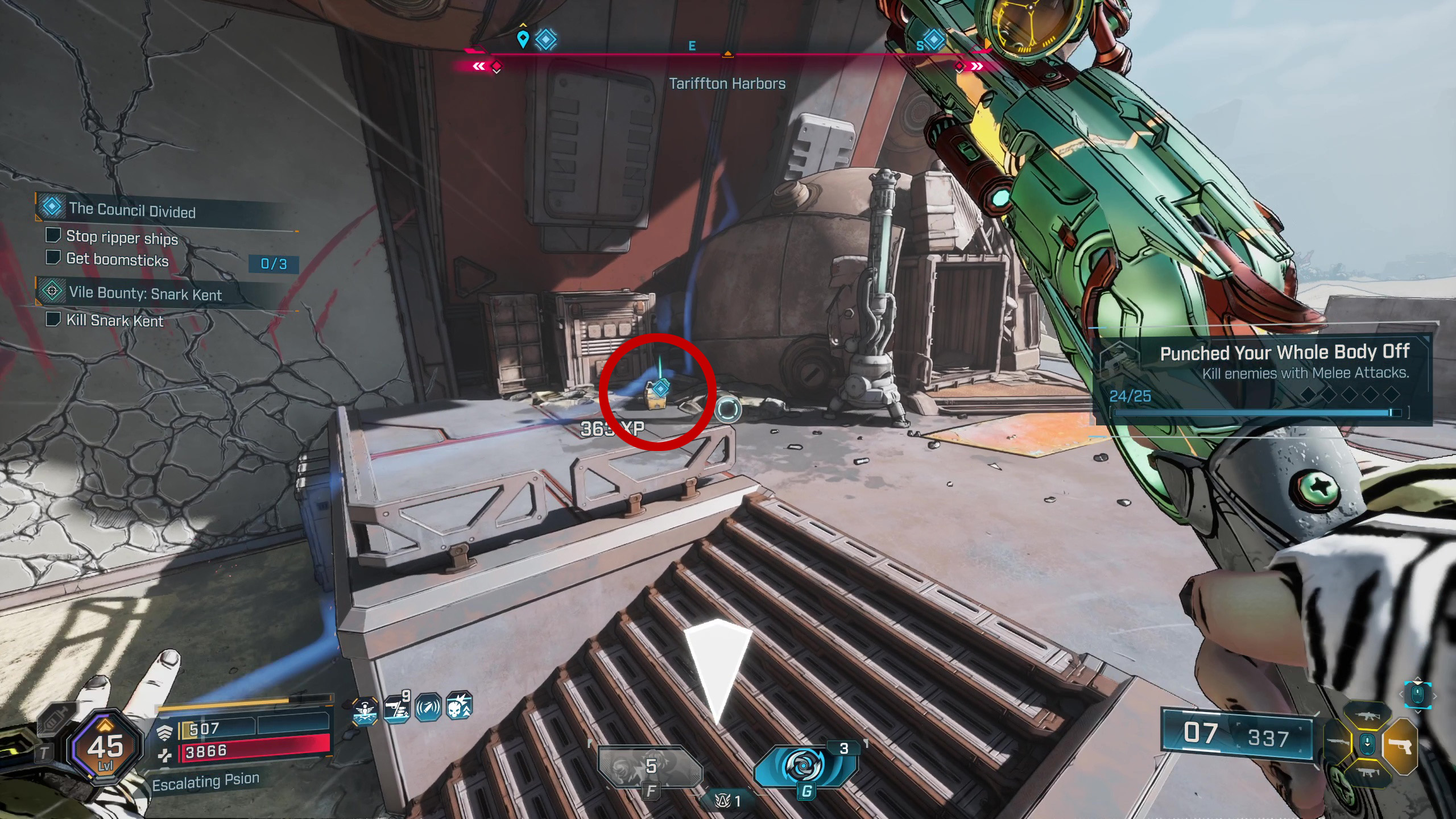This screenshot has height=819, width=1456.
Task: Select The Council Divided quest tracker
Action: point(132,210)
